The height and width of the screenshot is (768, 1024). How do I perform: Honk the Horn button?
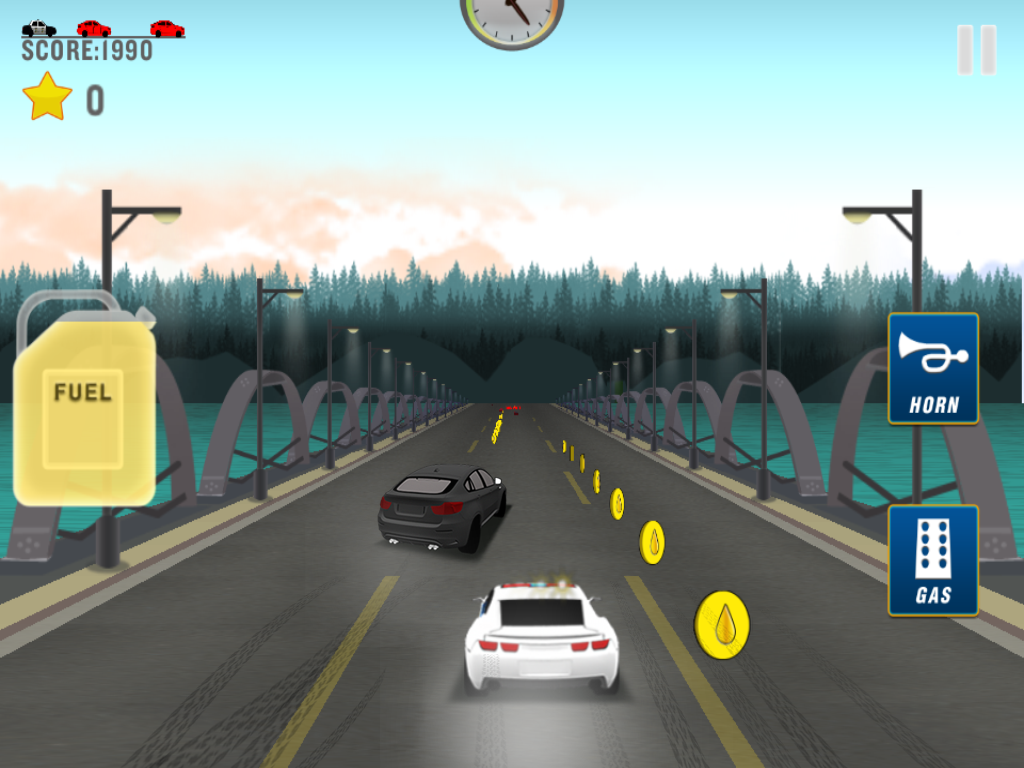click(x=933, y=368)
